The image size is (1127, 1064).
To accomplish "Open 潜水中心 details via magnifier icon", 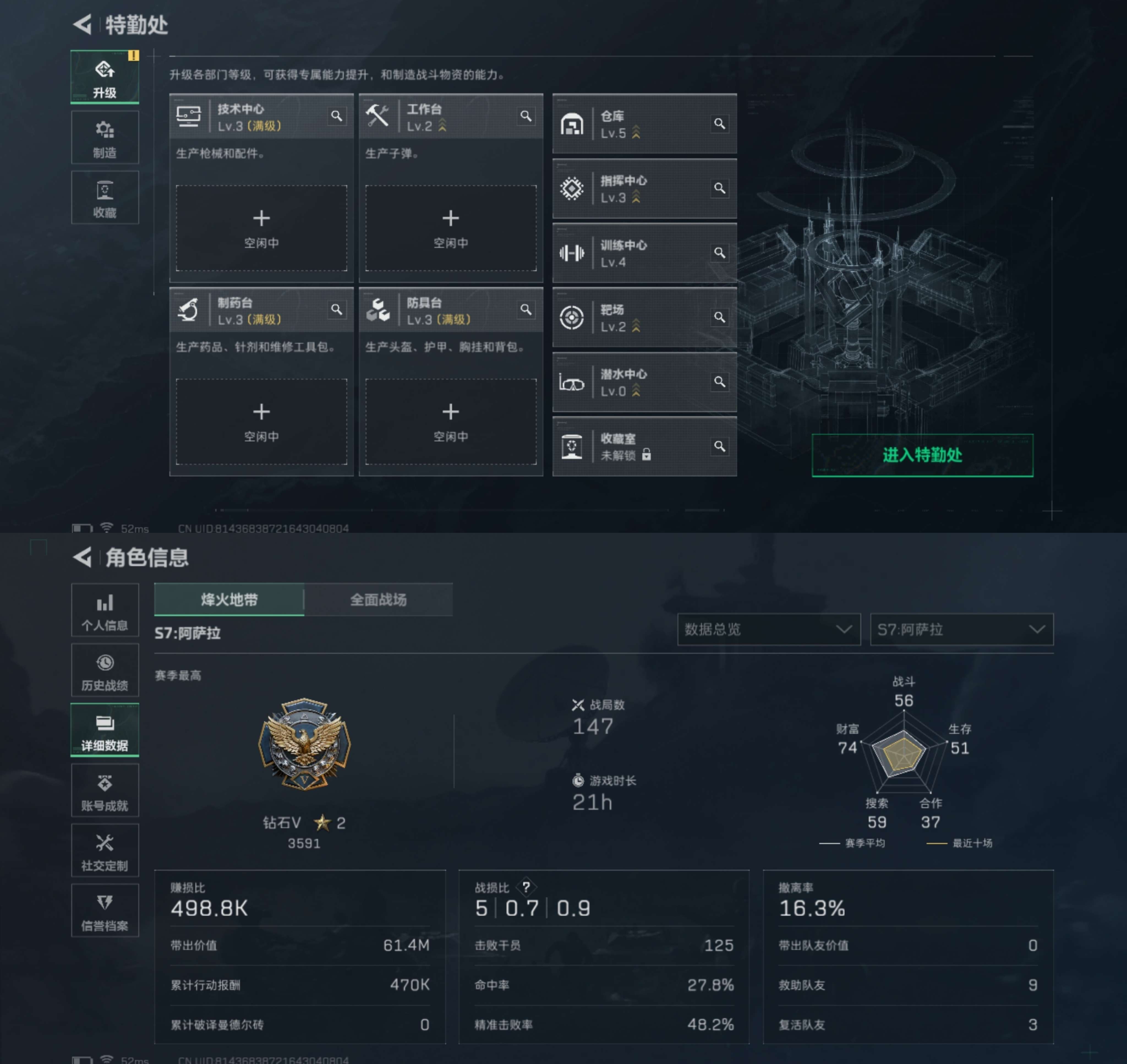I will 720,382.
